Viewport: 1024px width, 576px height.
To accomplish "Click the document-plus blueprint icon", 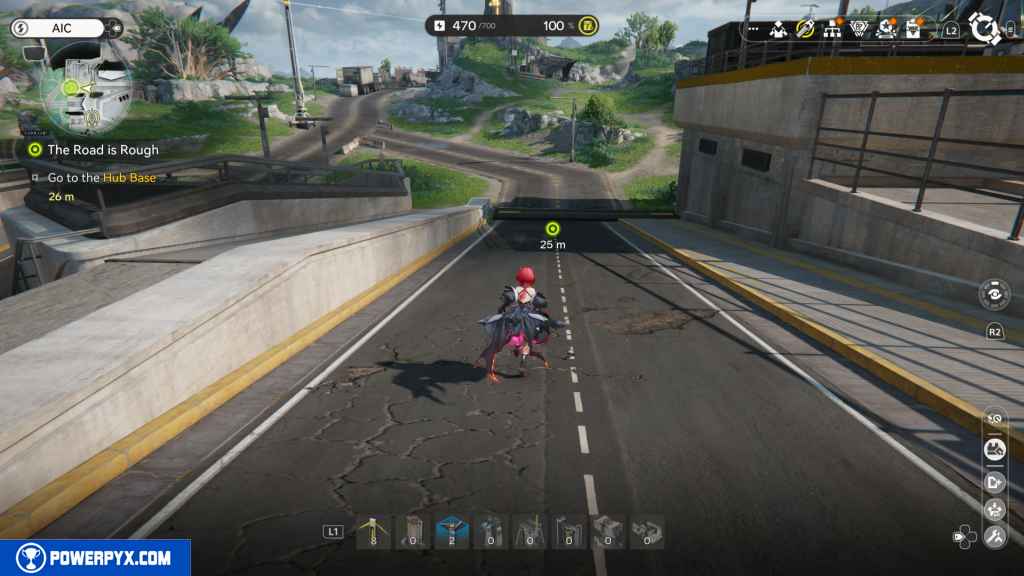I will click(x=994, y=480).
